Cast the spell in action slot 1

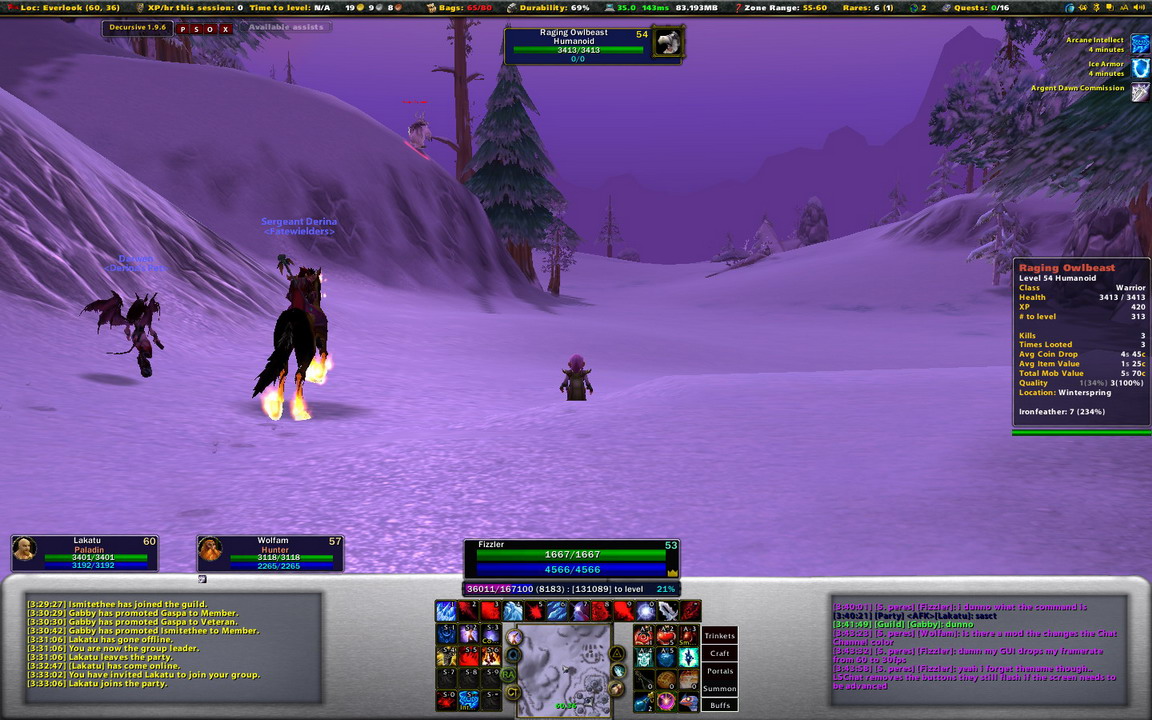click(x=446, y=610)
